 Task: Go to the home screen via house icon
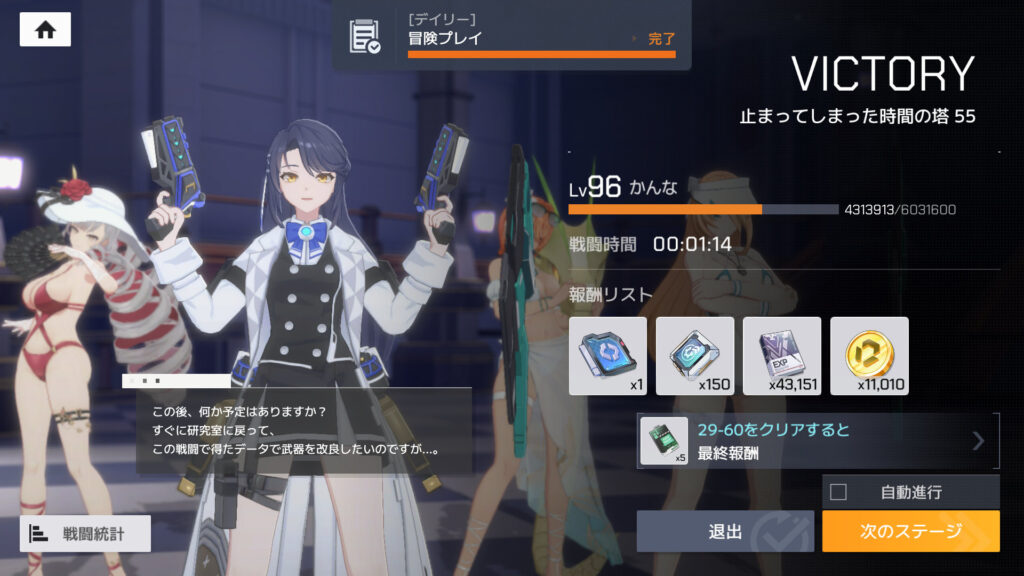click(45, 30)
